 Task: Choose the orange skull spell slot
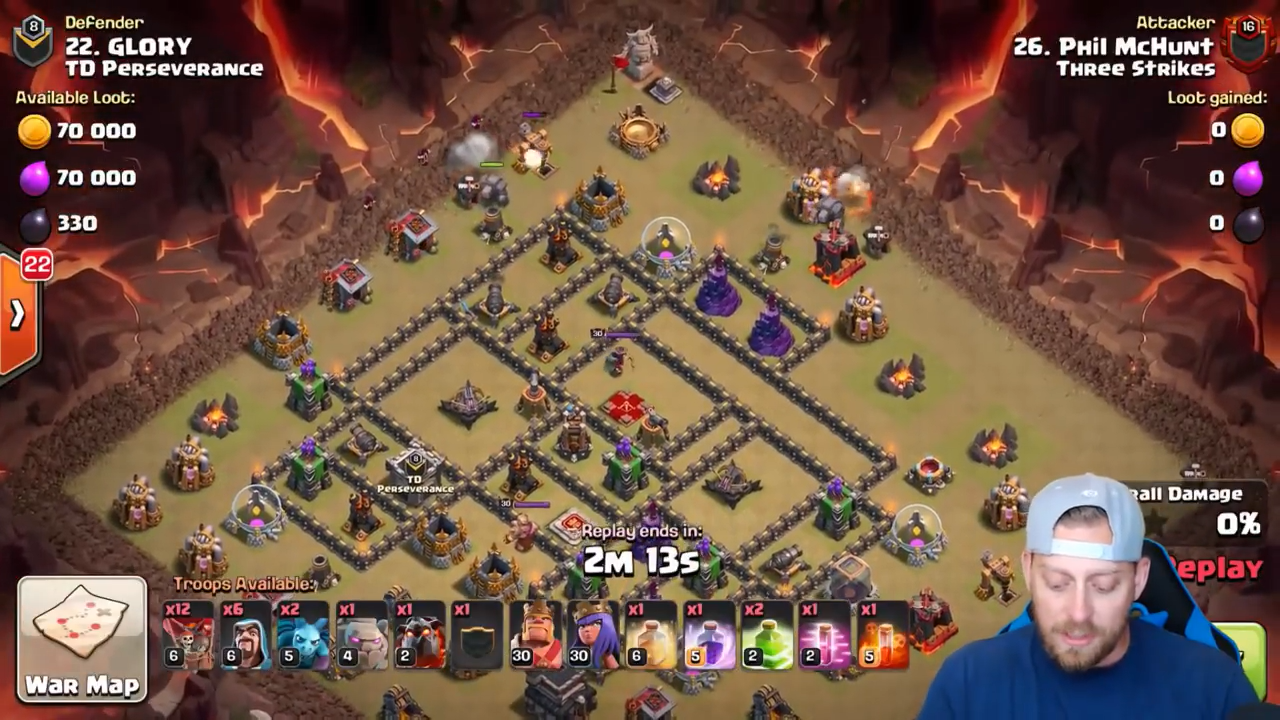(881, 636)
